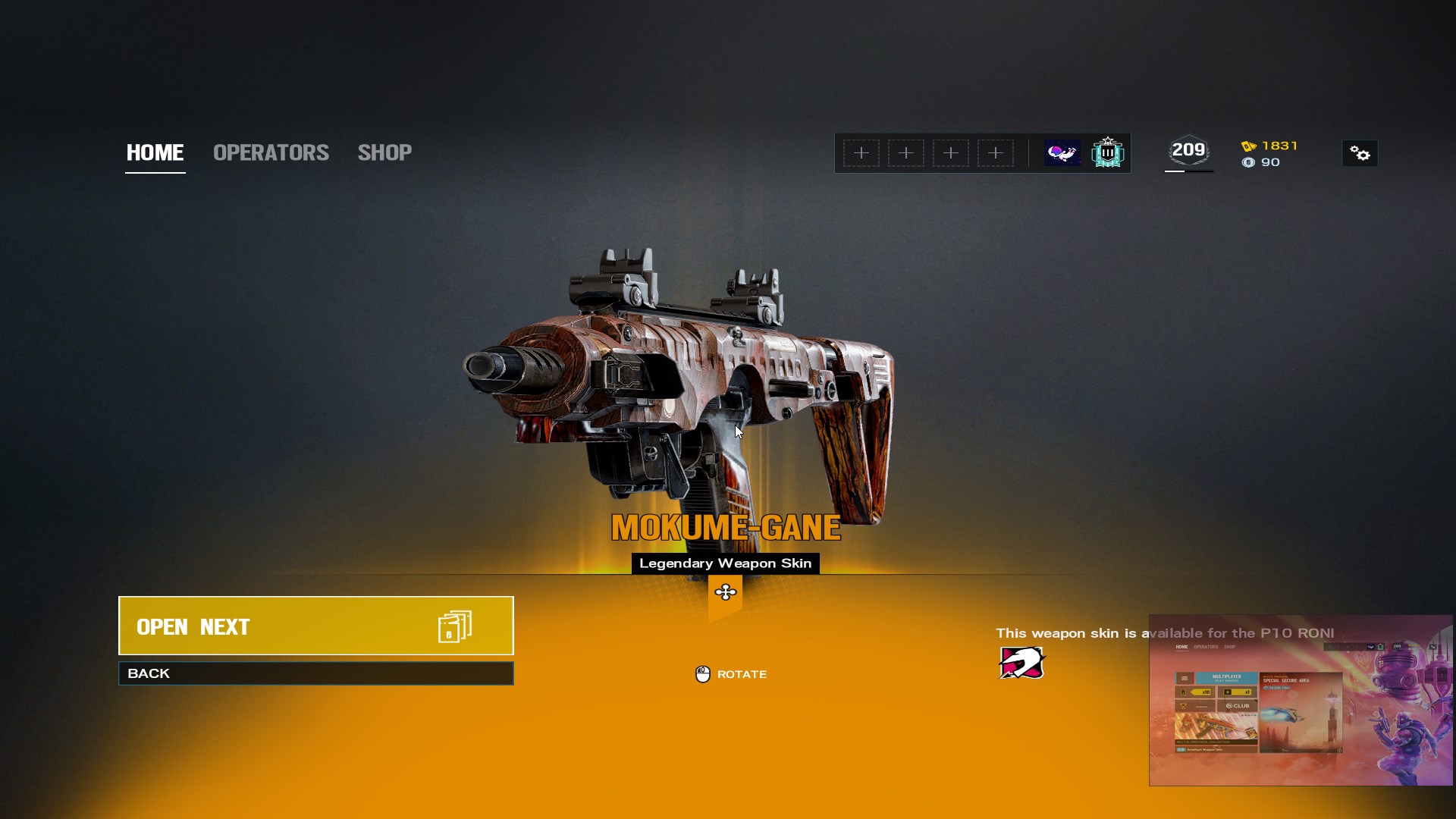Open the renown and credits balance
This screenshot has width=1456, height=819.
(x=1270, y=154)
